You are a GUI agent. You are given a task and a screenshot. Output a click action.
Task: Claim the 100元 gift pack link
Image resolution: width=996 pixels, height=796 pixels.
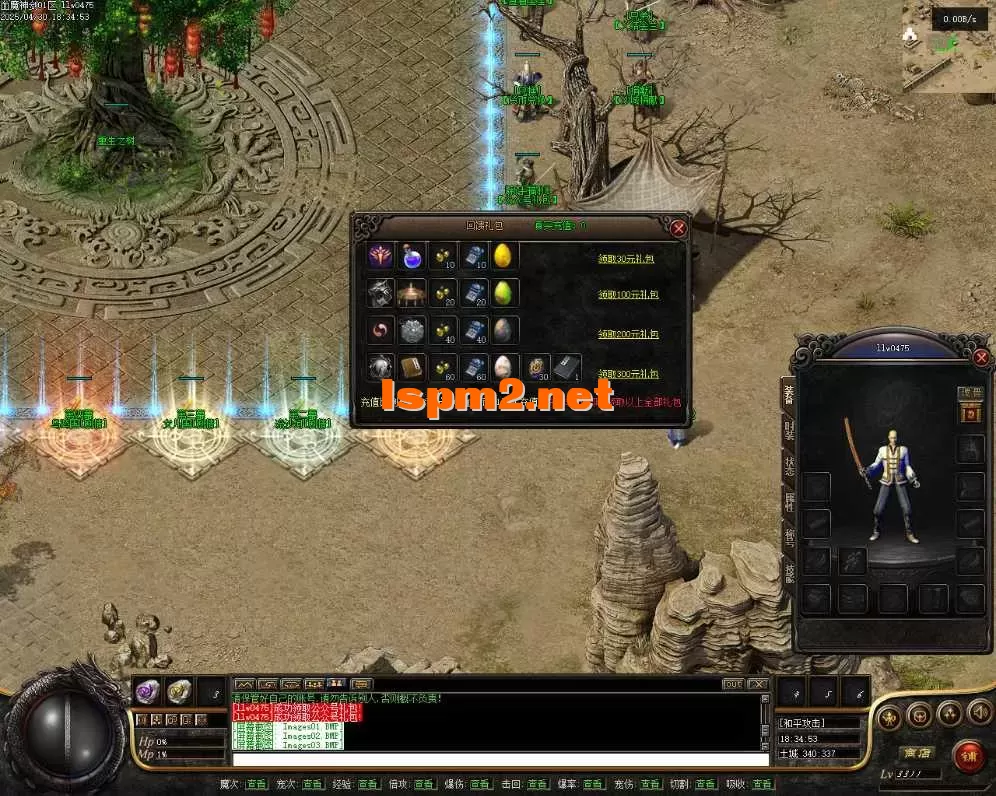(632, 294)
